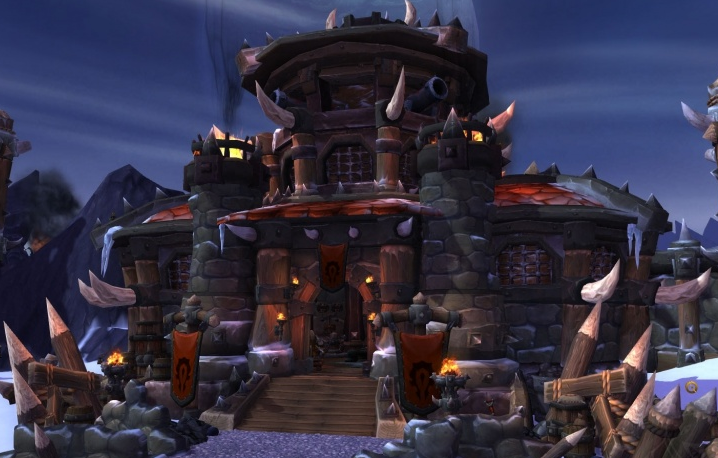Click the small gold magnifying glass icon
Screen dimensions: 718x458
coord(692,386)
